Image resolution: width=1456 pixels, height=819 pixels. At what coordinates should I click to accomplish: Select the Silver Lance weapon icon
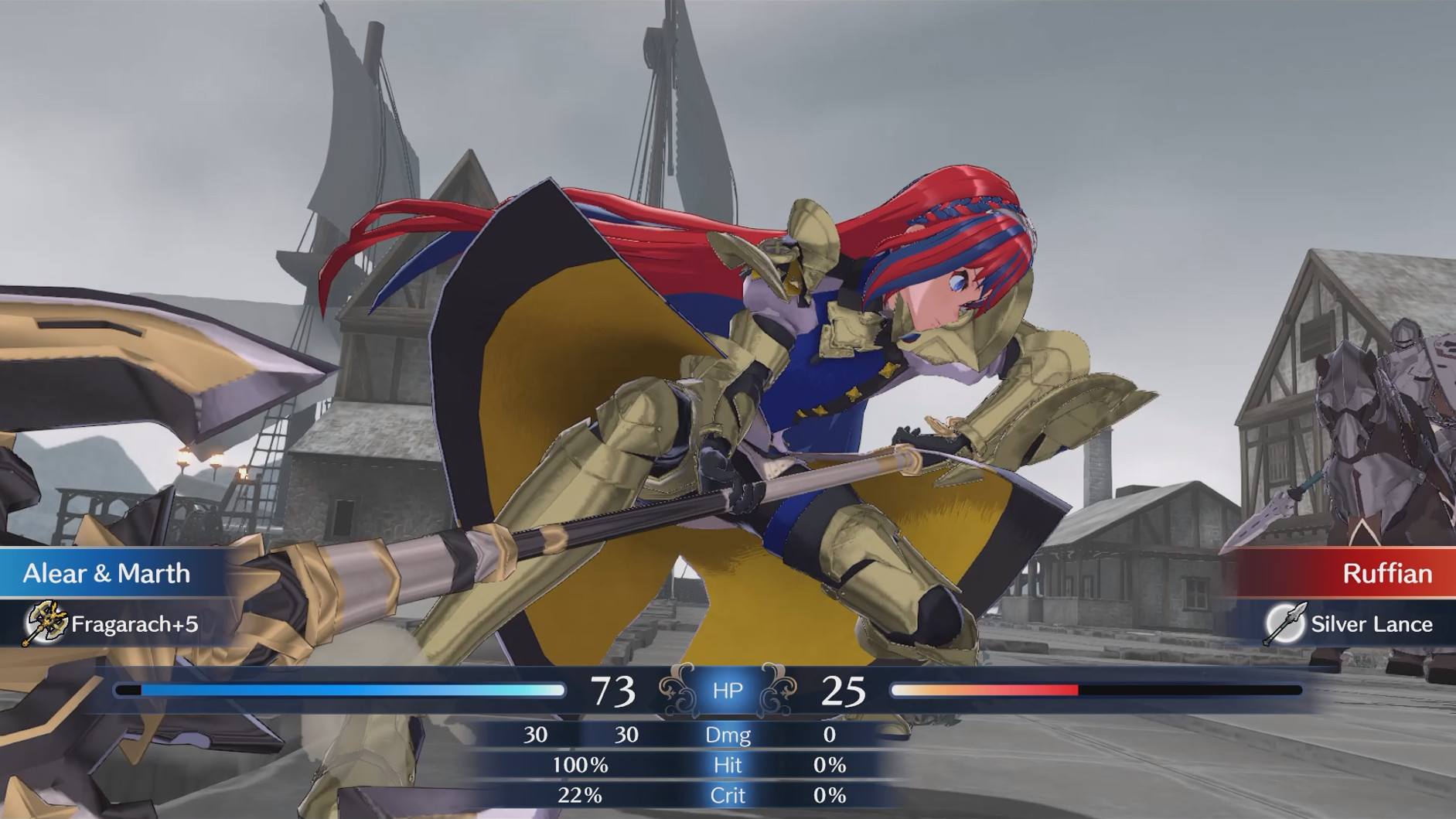[x=1285, y=623]
